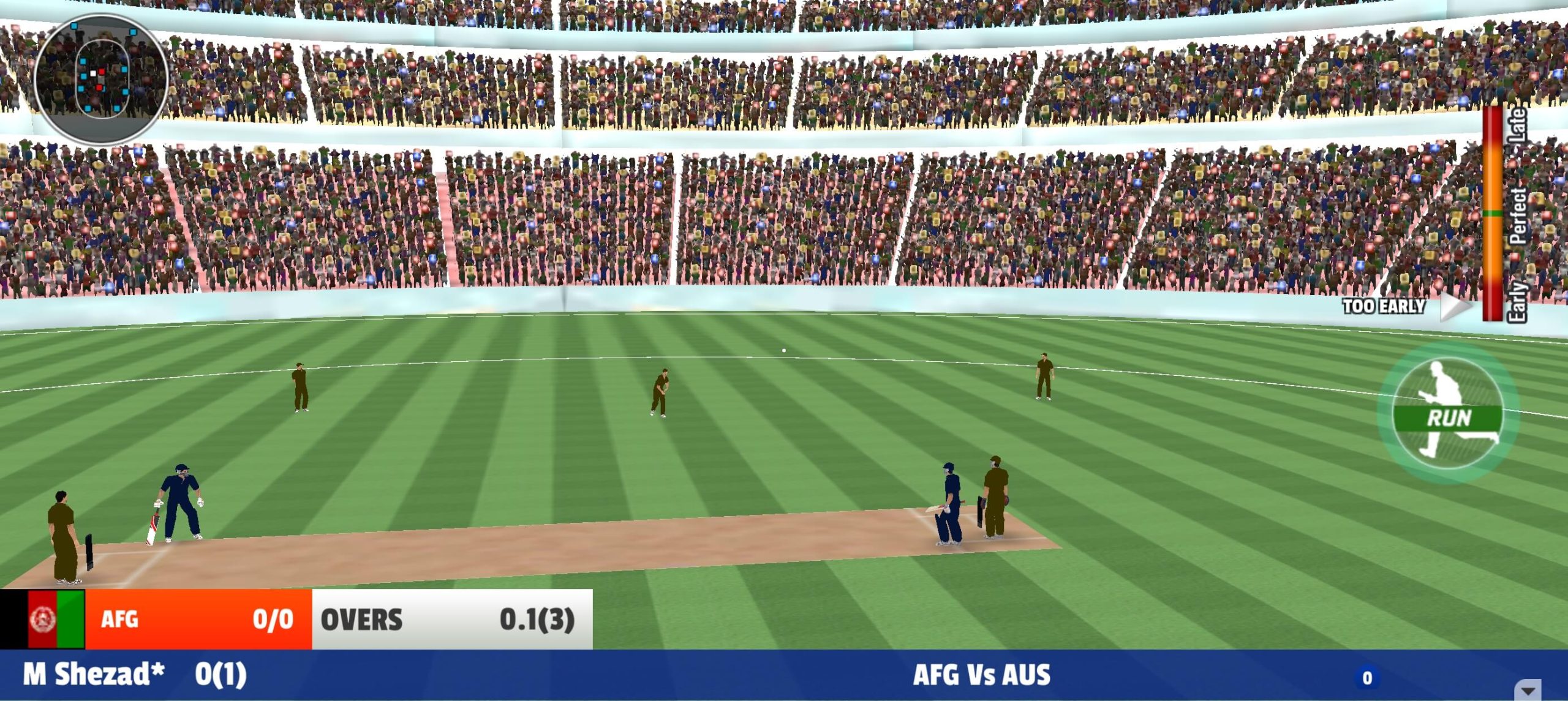
Task: Expand the down-arrow tab on the score bar
Action: (x=1529, y=690)
